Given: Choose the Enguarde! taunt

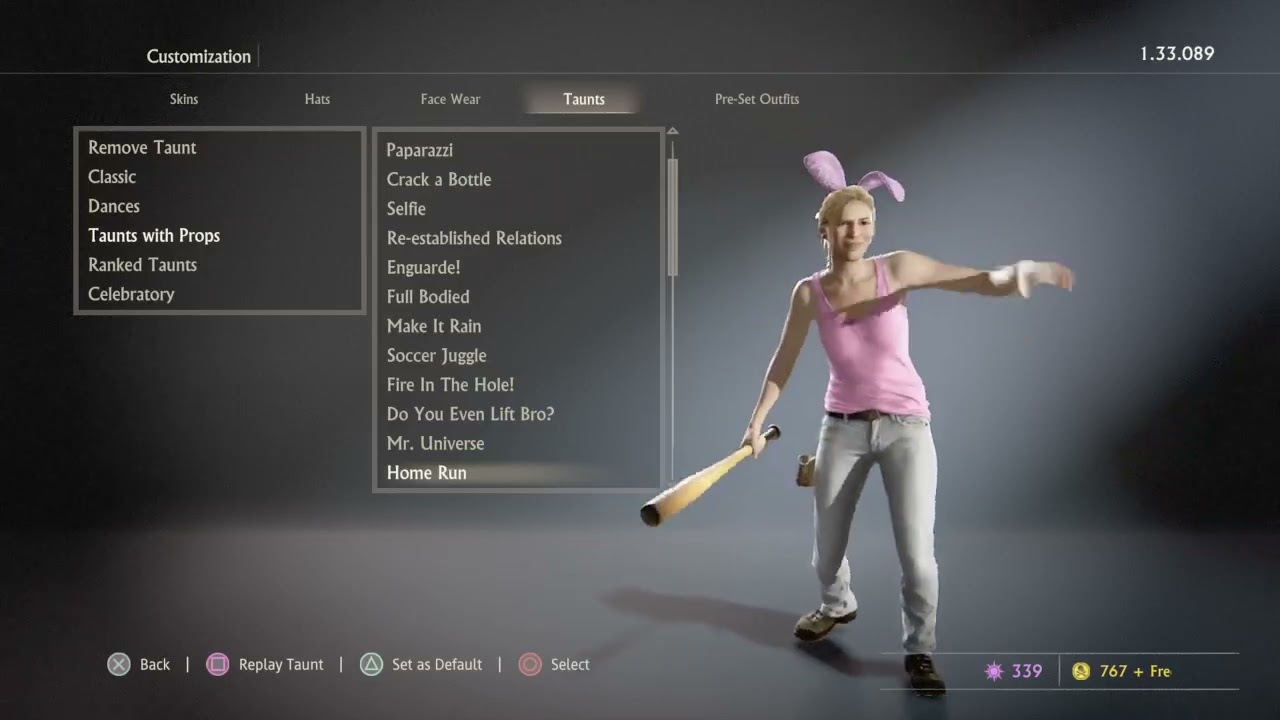Looking at the screenshot, I should coord(423,267).
